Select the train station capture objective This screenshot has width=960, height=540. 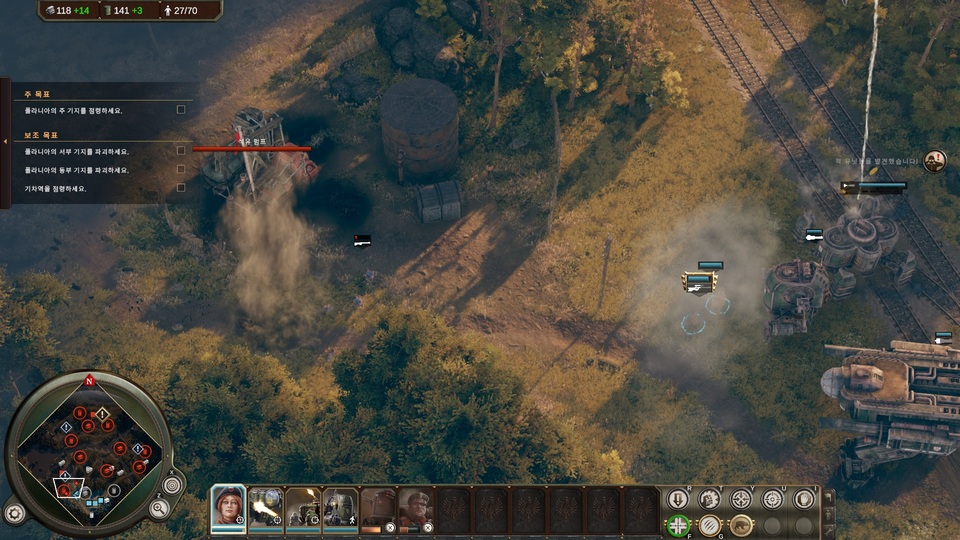(57, 188)
